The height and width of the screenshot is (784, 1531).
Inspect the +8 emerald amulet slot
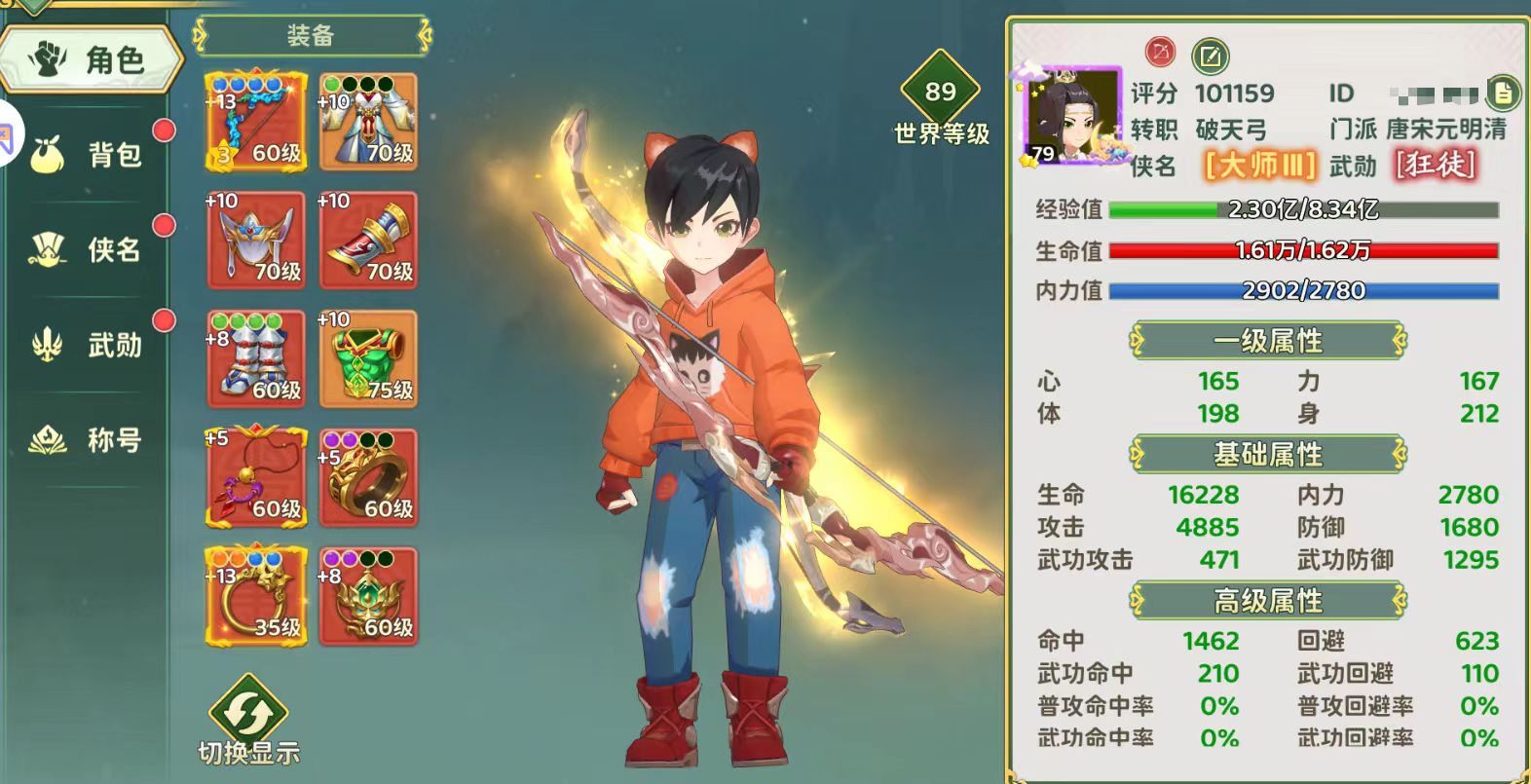[x=368, y=596]
